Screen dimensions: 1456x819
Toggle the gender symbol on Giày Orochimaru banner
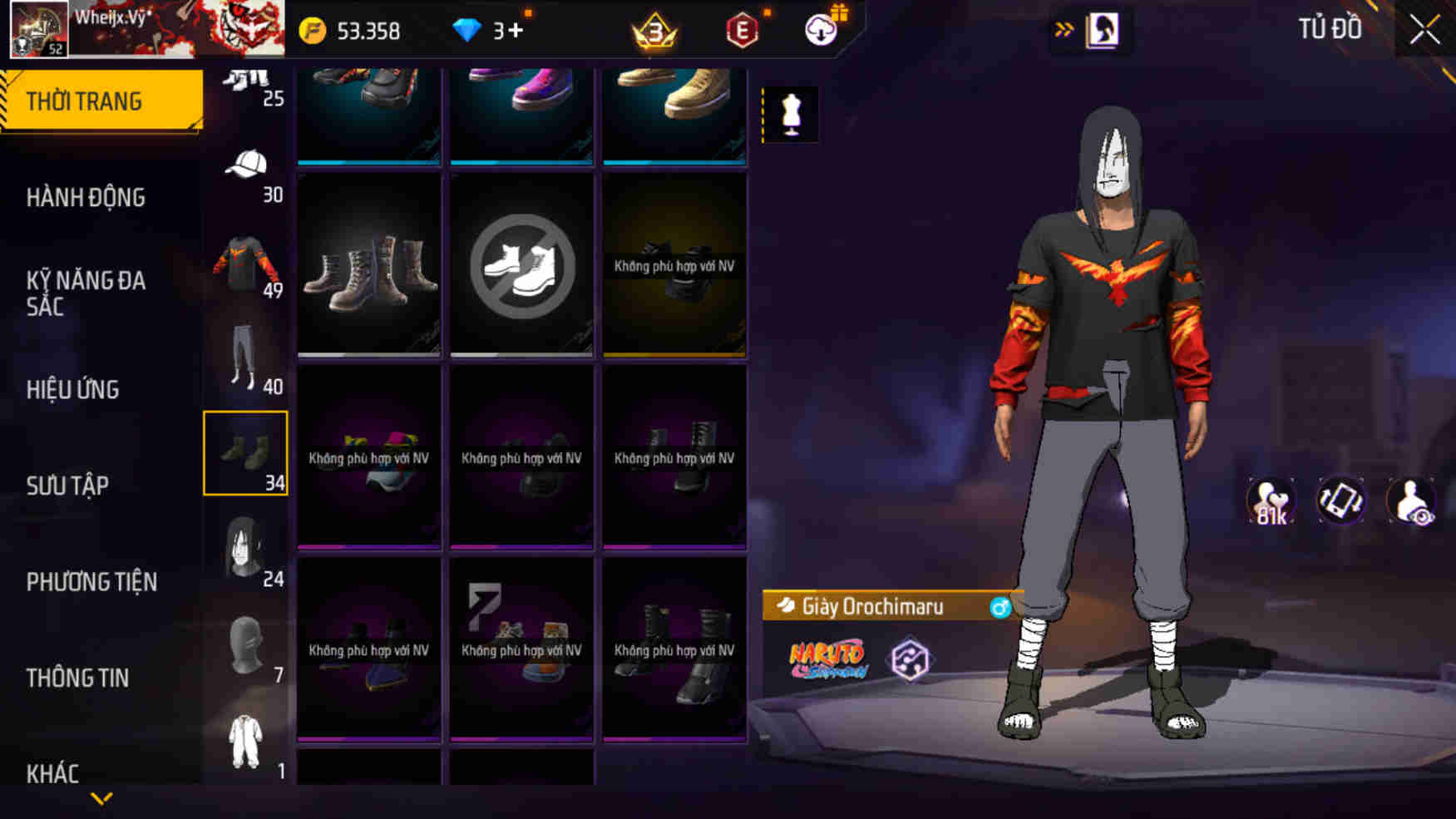pyautogui.click(x=1001, y=607)
